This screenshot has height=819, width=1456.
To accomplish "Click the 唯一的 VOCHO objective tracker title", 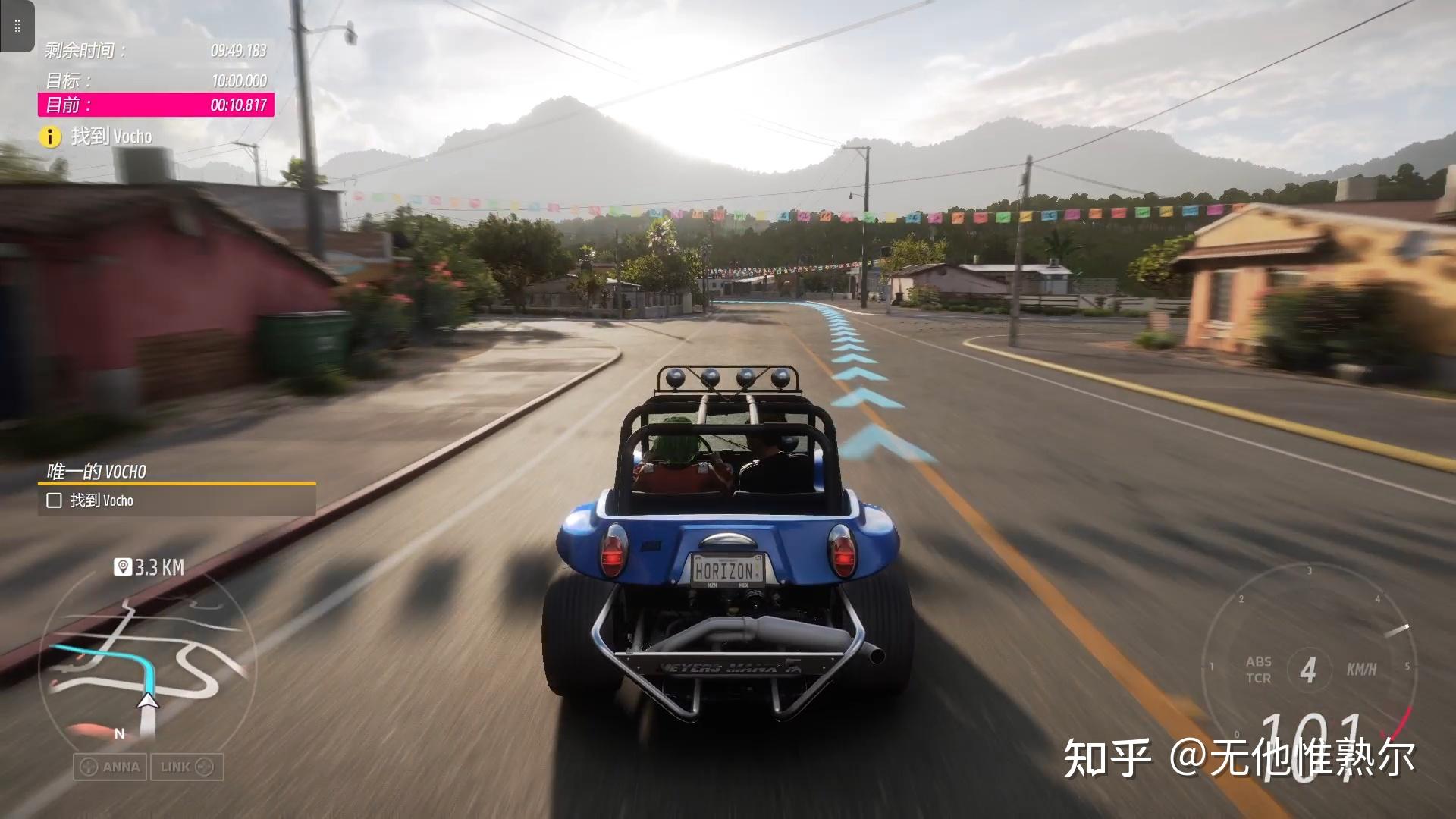I will click(96, 472).
